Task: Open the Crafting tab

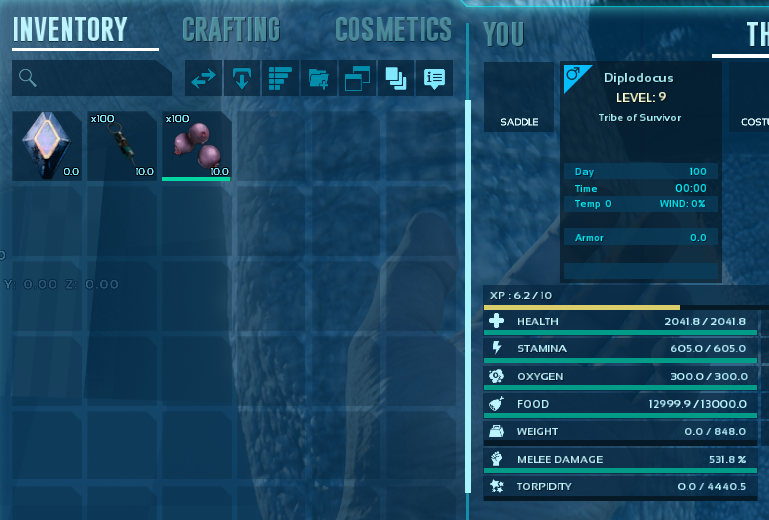Action: click(x=231, y=29)
